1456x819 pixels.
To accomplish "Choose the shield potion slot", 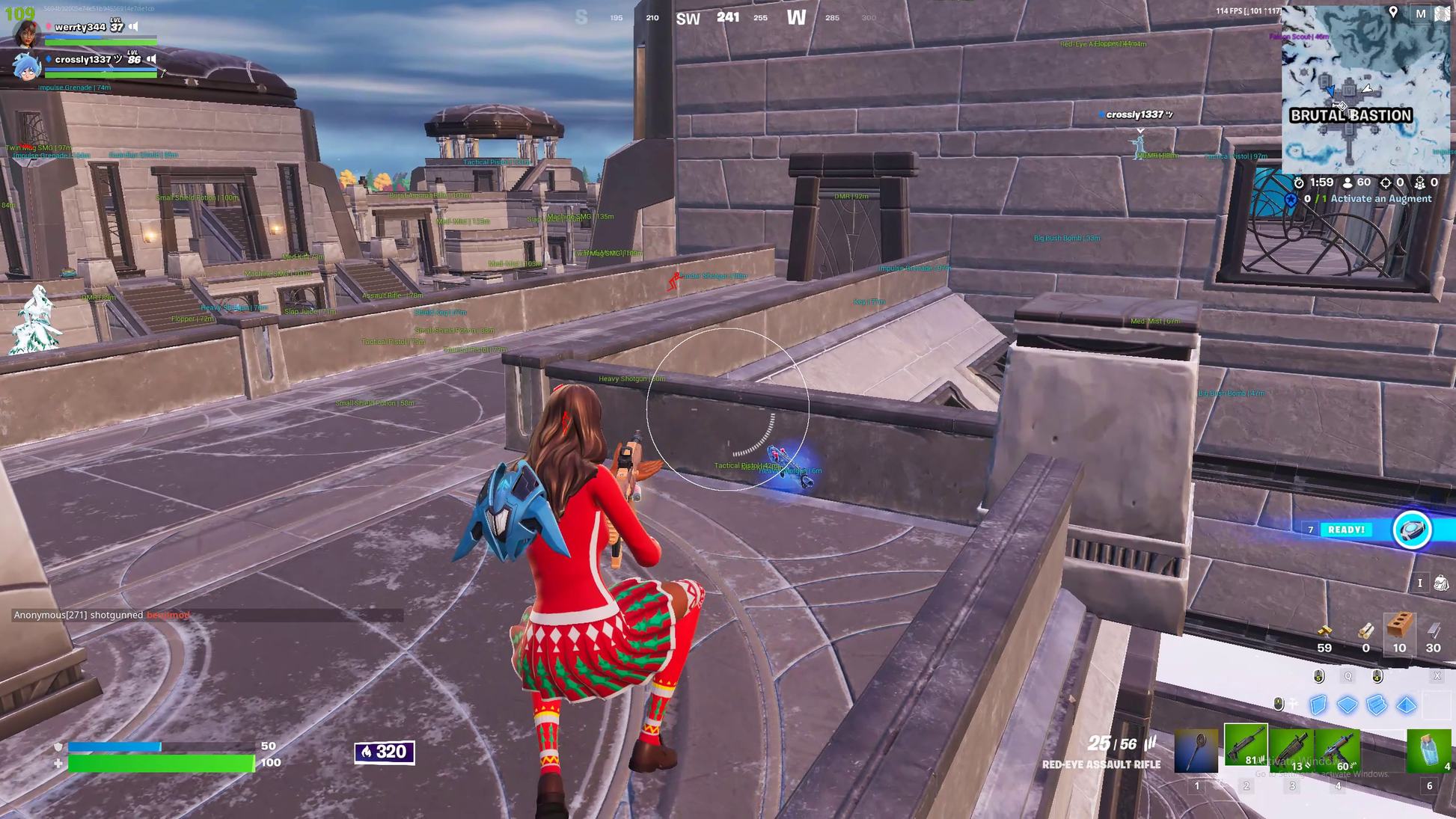I will pyautogui.click(x=1428, y=749).
